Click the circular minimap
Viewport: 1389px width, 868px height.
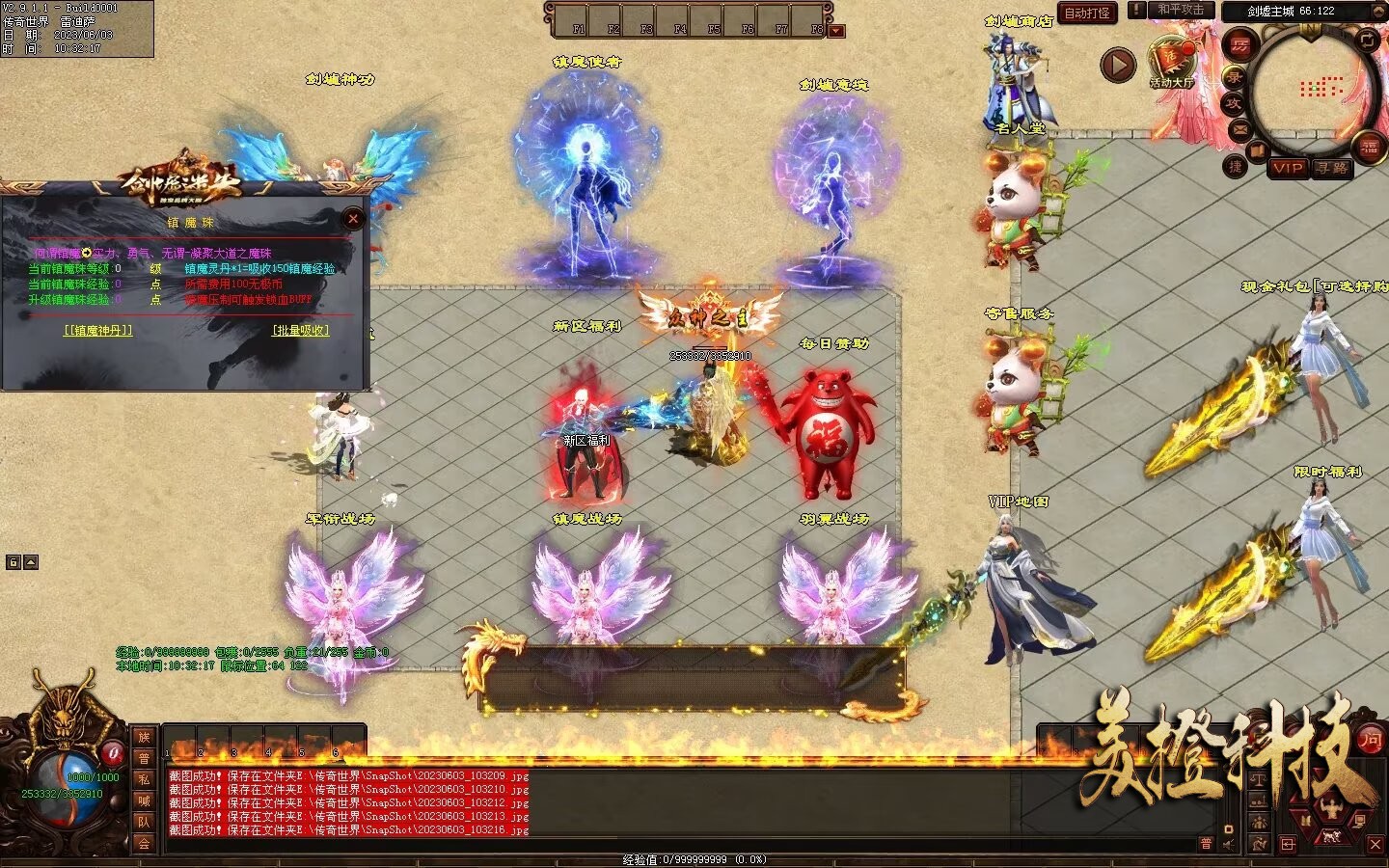(1313, 89)
